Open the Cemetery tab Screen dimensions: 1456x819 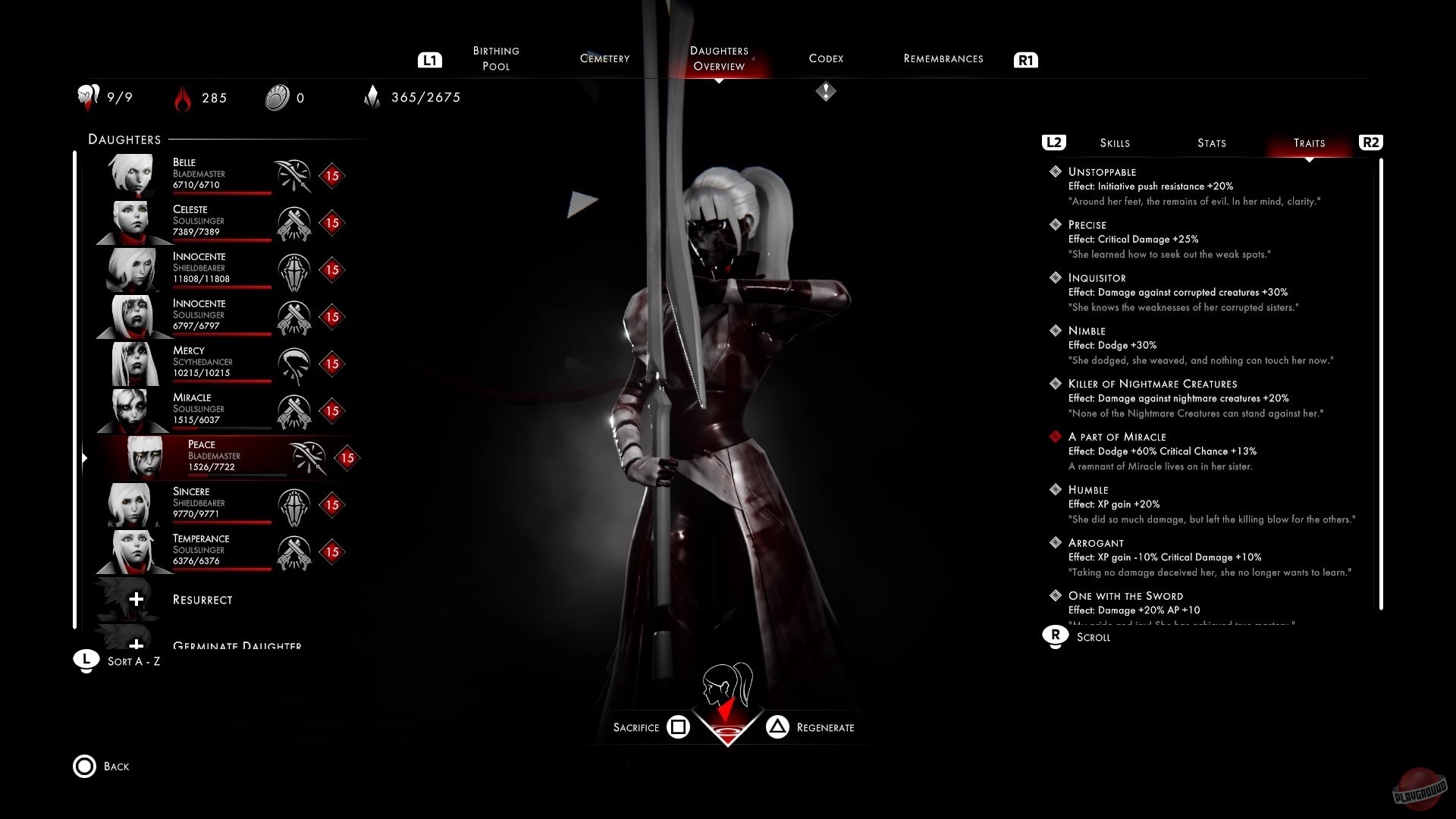click(604, 58)
